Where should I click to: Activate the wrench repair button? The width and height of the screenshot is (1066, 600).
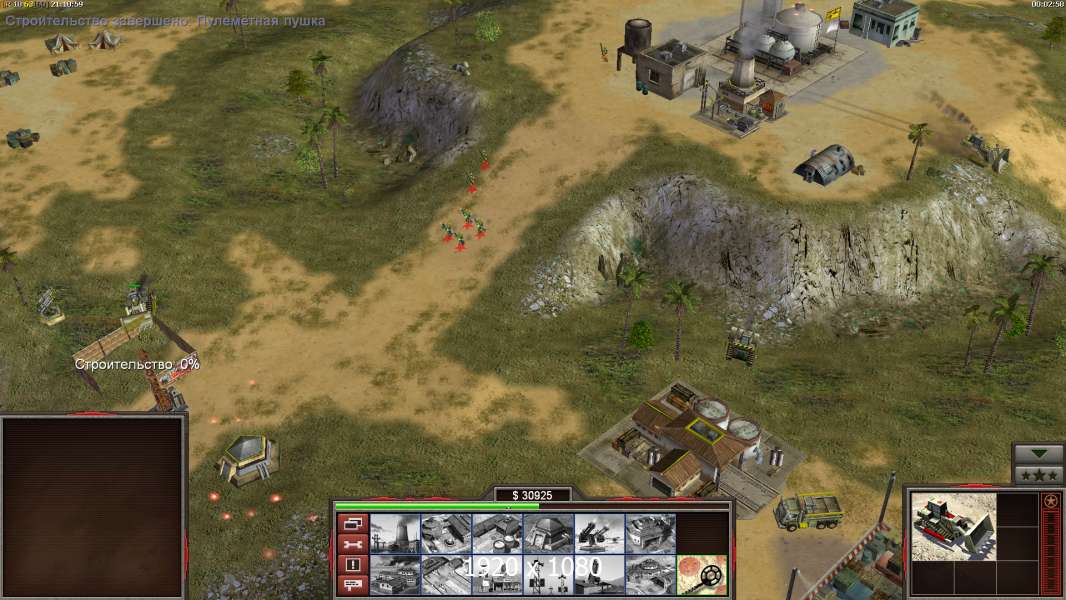point(352,544)
